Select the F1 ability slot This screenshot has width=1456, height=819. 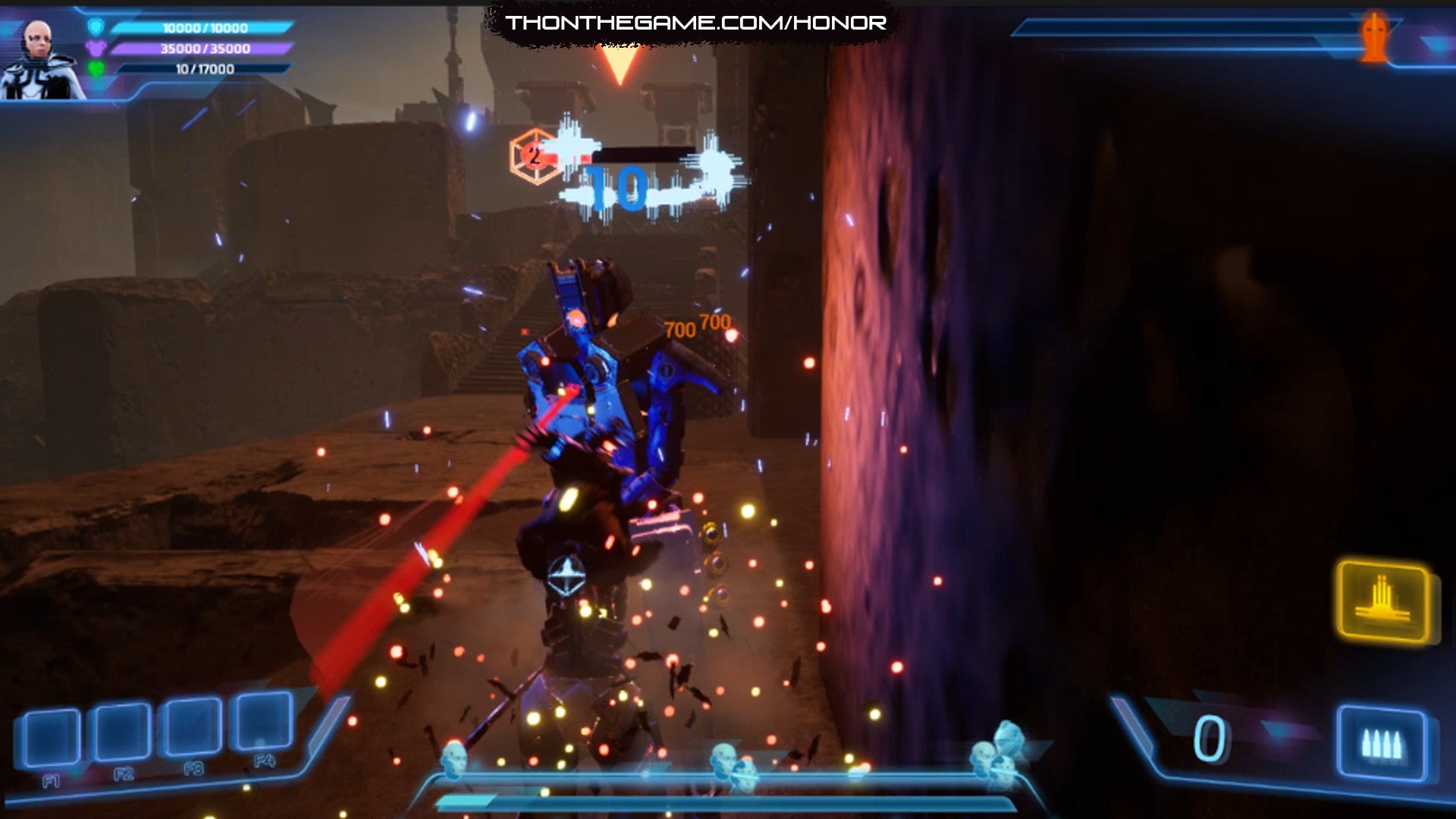(x=51, y=737)
